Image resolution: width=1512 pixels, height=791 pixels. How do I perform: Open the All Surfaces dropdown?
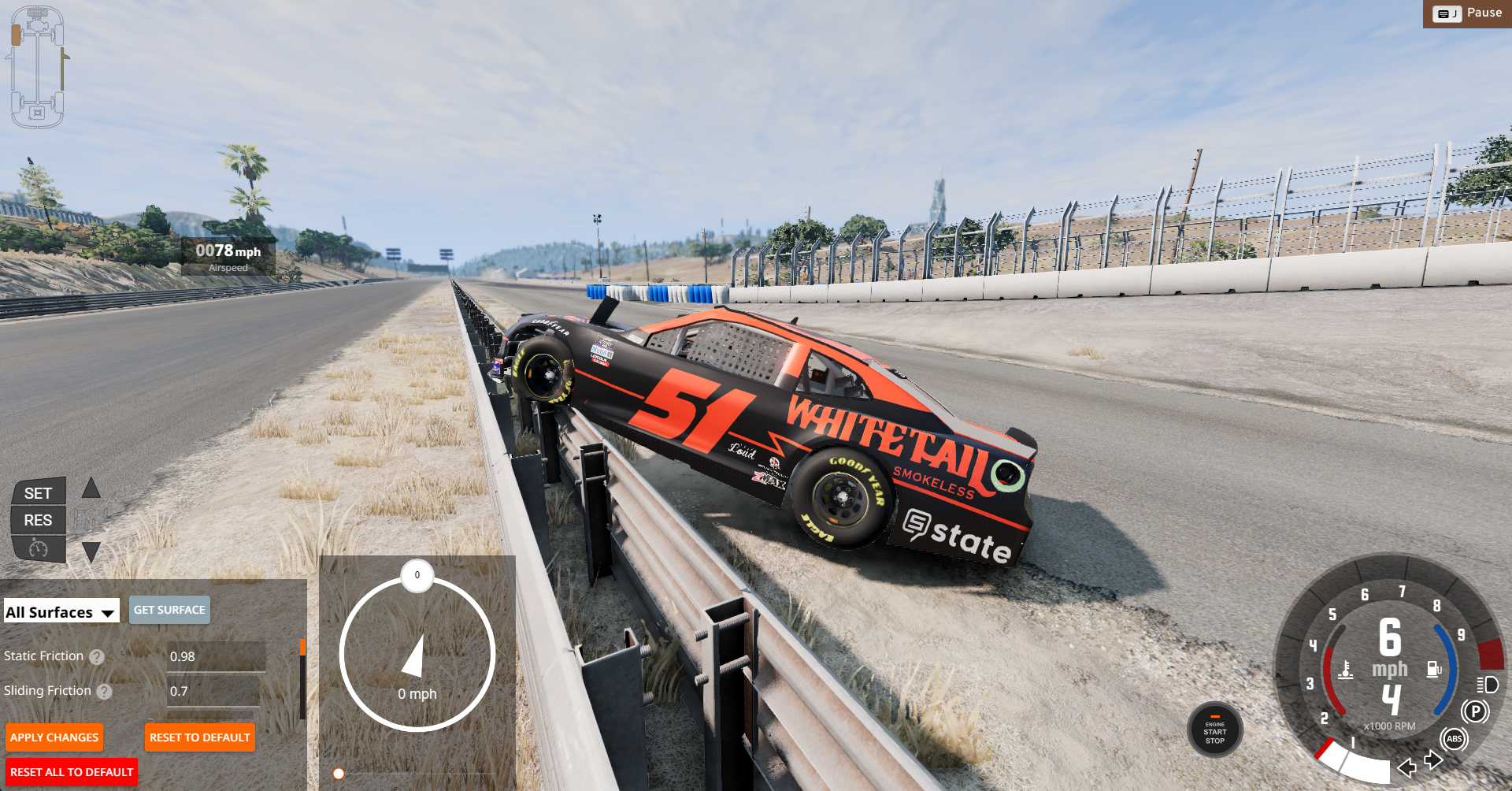61,611
